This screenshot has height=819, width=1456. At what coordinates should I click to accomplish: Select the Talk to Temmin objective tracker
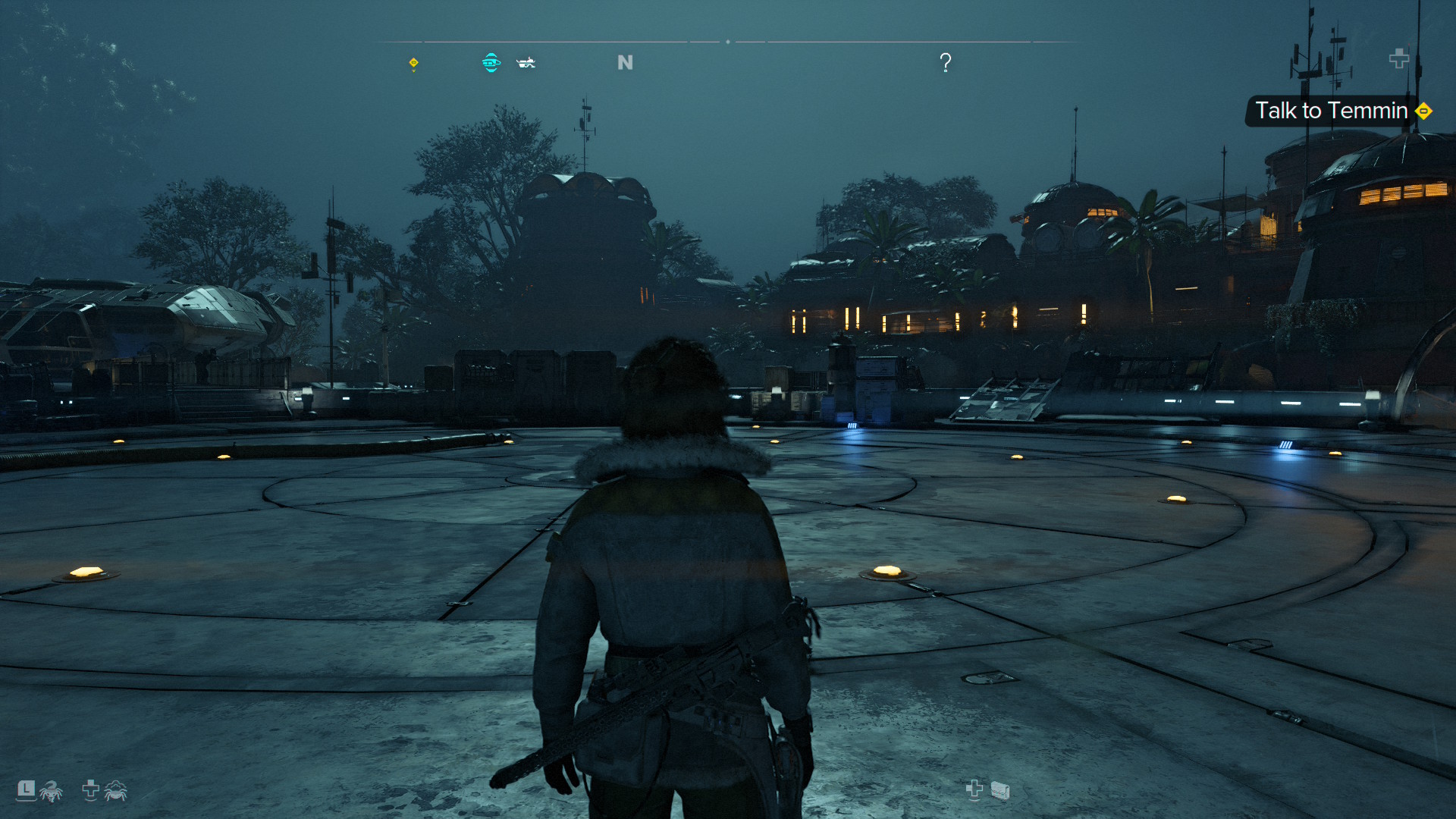coord(1332,111)
